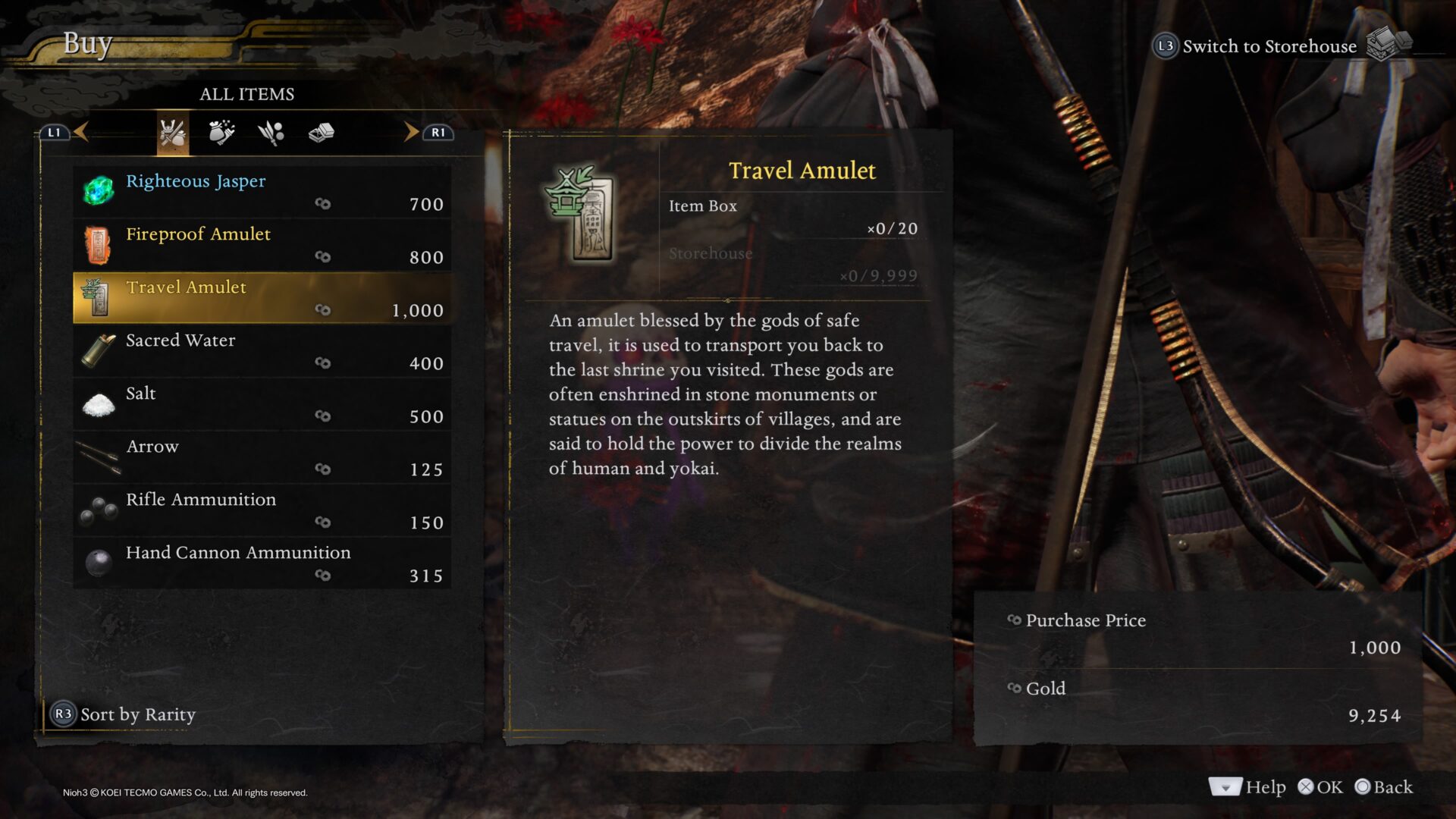This screenshot has height=819, width=1456.
Task: Open the Help panel
Action: pyautogui.click(x=1247, y=787)
